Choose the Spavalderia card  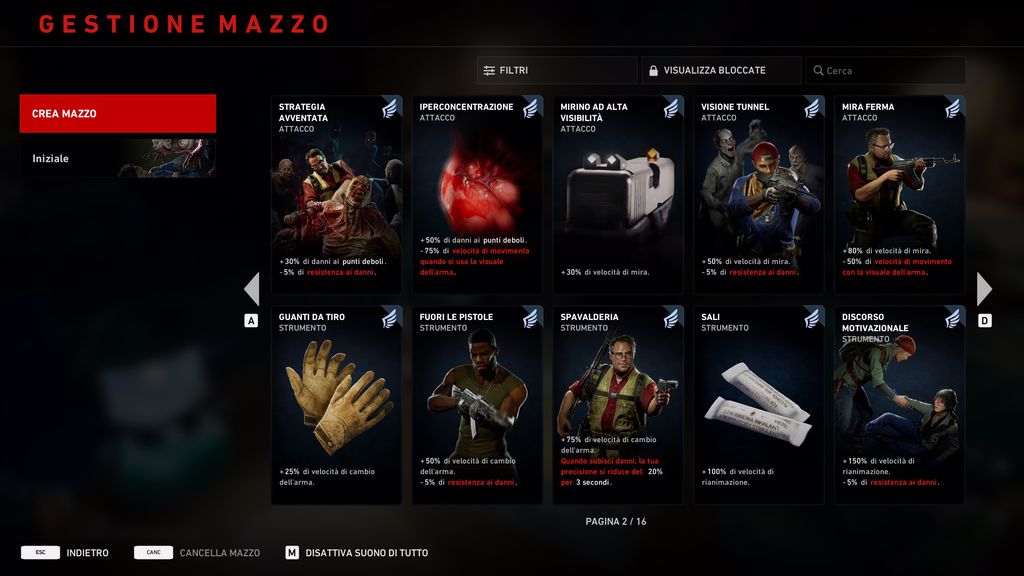tap(618, 404)
